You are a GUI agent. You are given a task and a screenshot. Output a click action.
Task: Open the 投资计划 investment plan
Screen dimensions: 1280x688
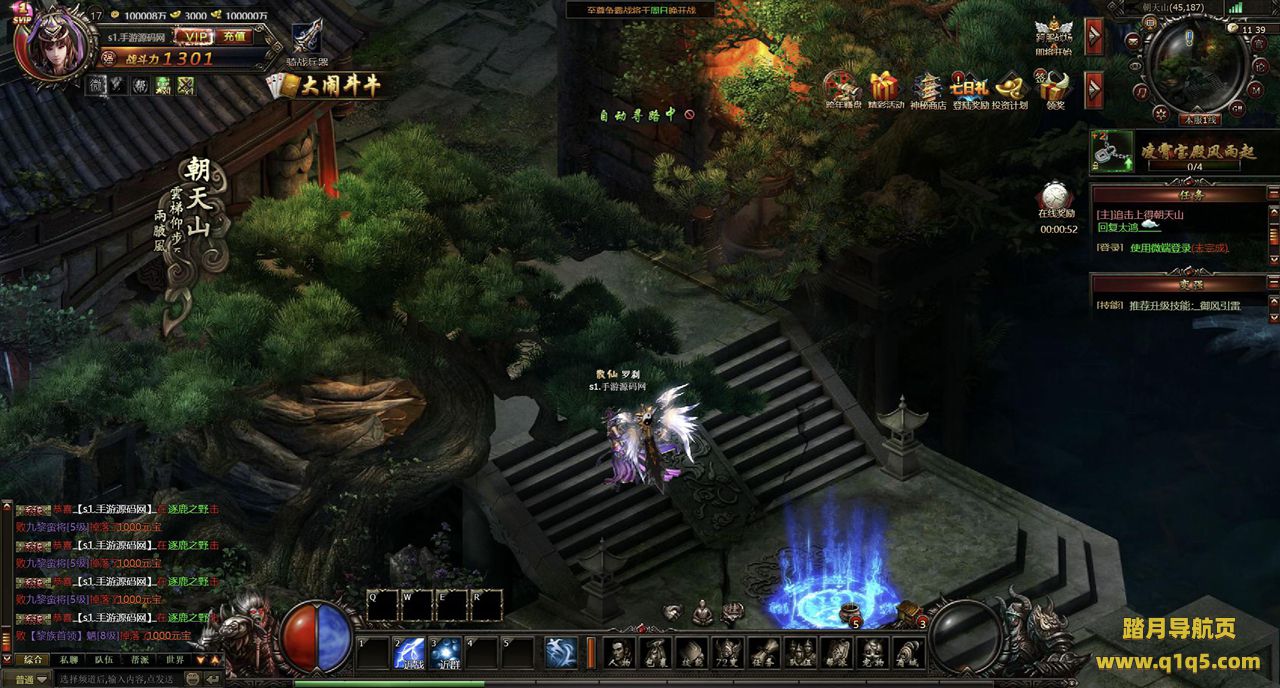point(1010,88)
